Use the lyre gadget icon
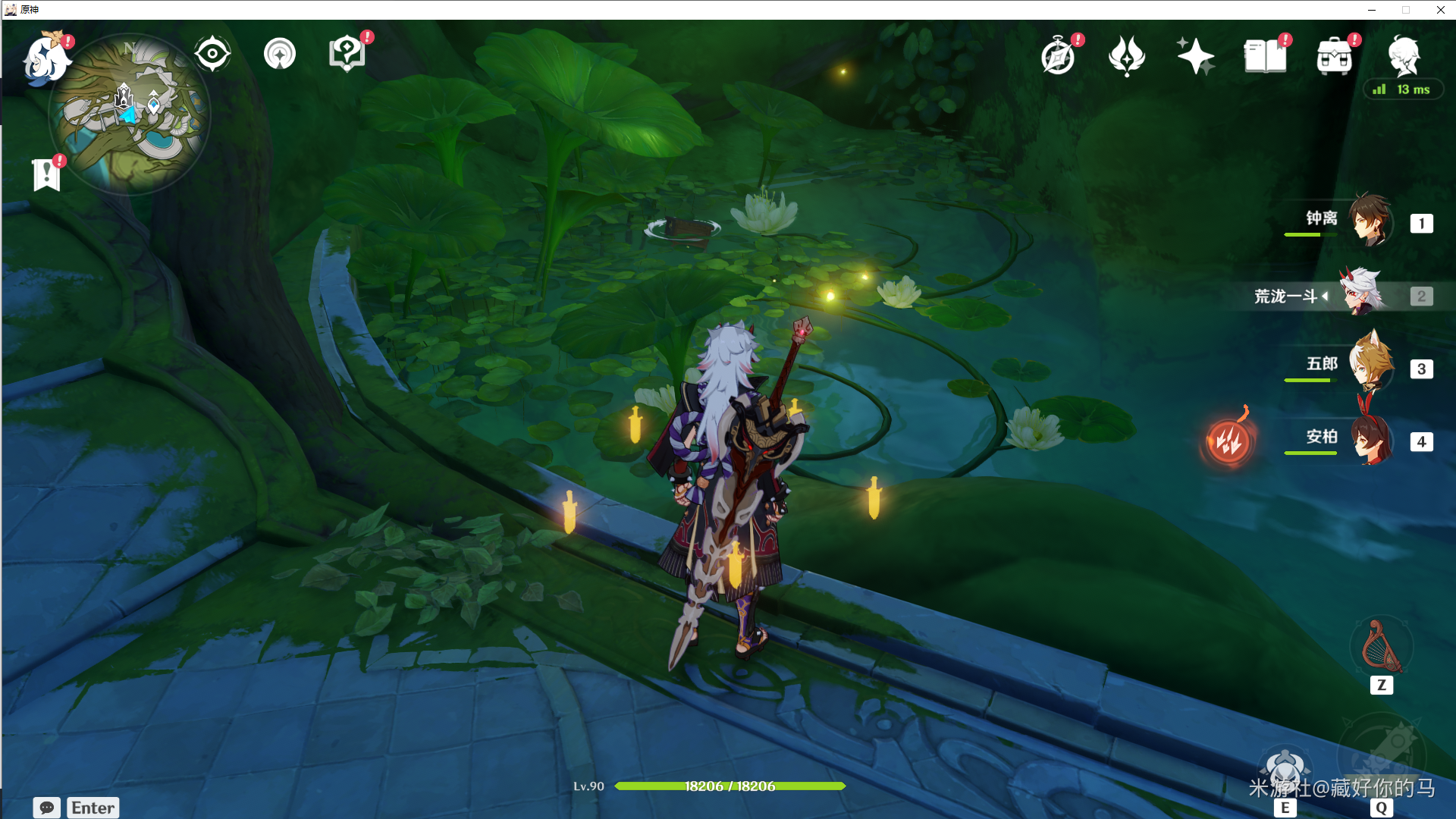1456x819 pixels. (1381, 647)
